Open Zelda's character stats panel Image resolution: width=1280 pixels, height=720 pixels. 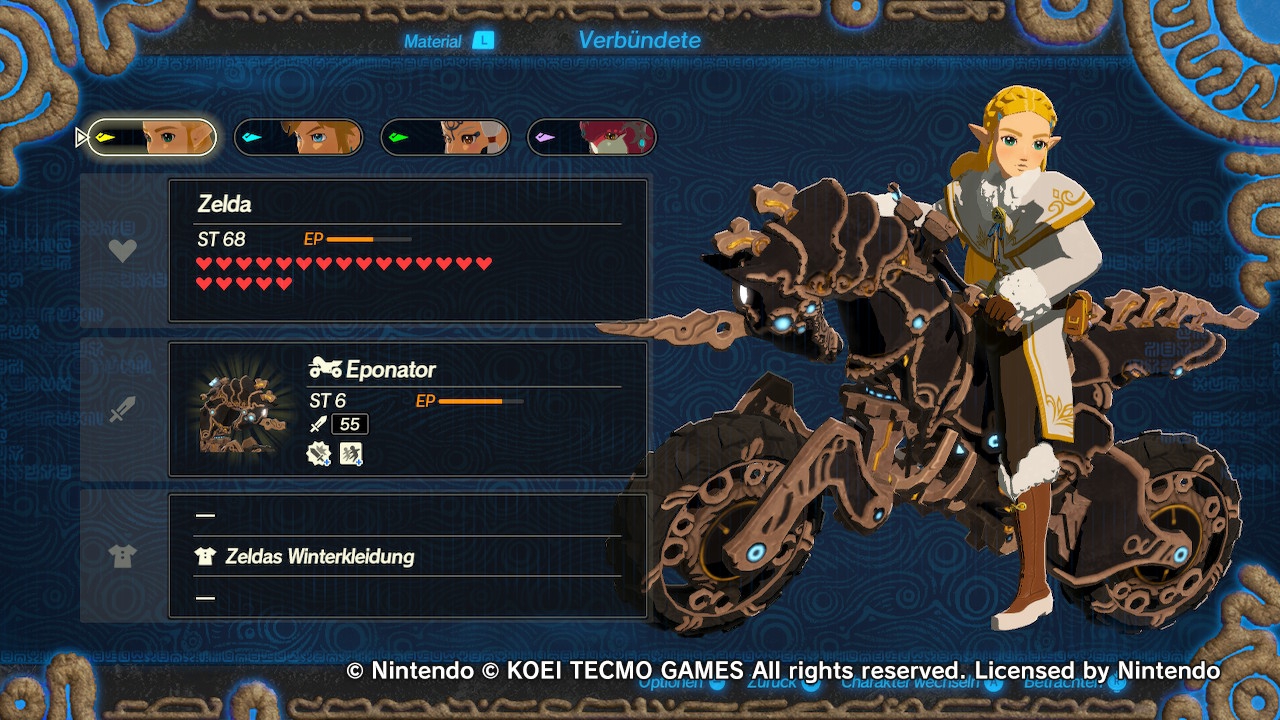(x=408, y=250)
